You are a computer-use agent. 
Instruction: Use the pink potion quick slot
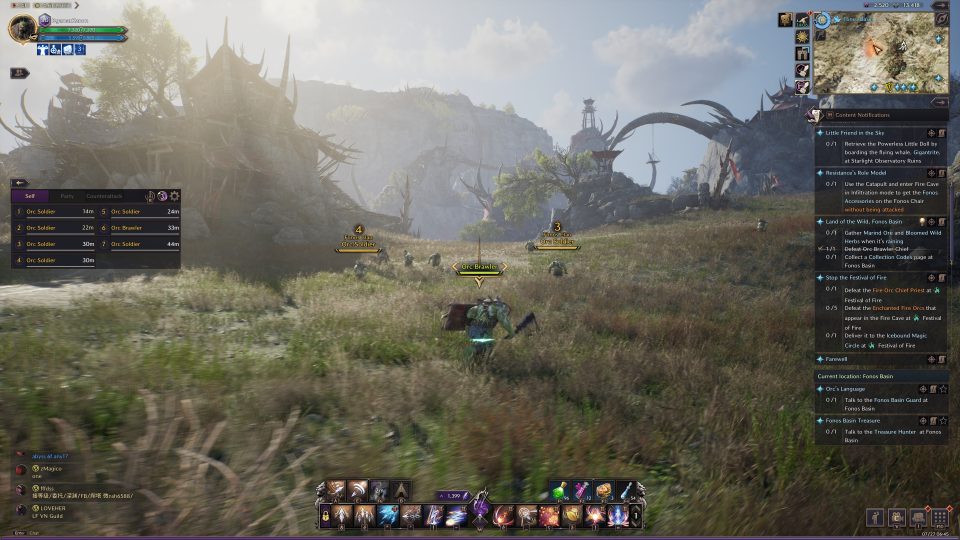581,490
